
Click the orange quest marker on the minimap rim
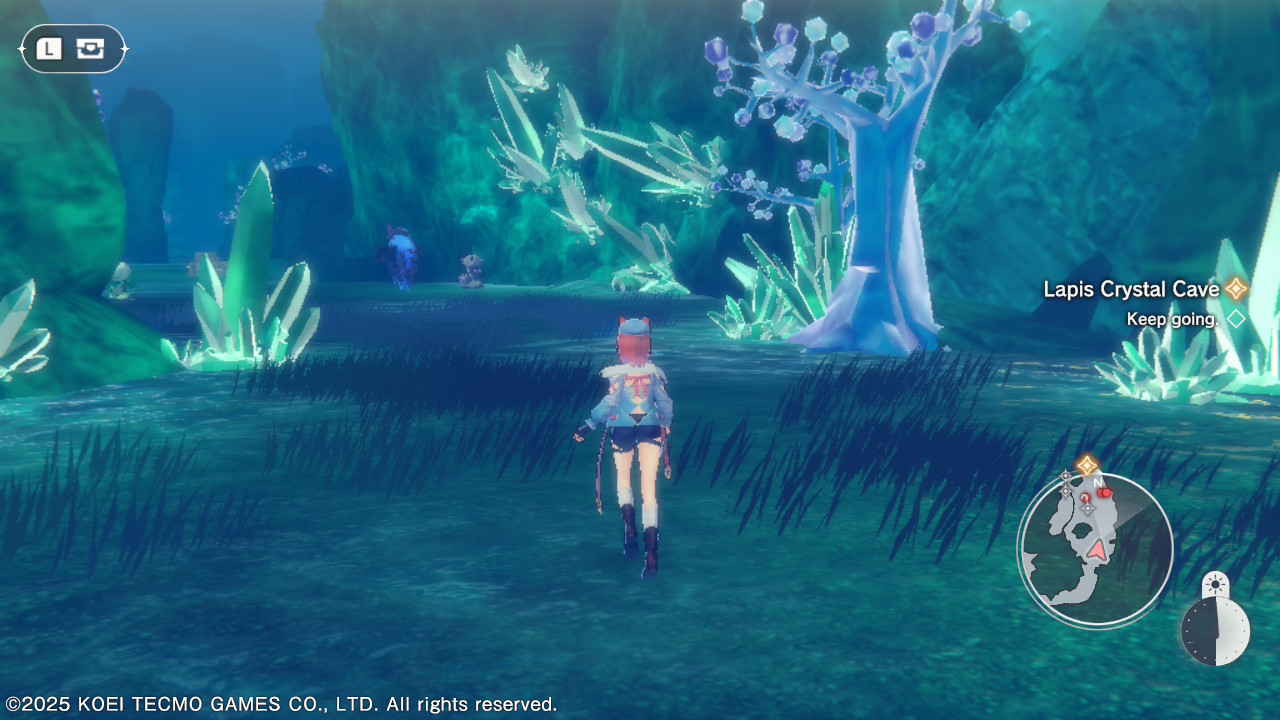pyautogui.click(x=1087, y=465)
